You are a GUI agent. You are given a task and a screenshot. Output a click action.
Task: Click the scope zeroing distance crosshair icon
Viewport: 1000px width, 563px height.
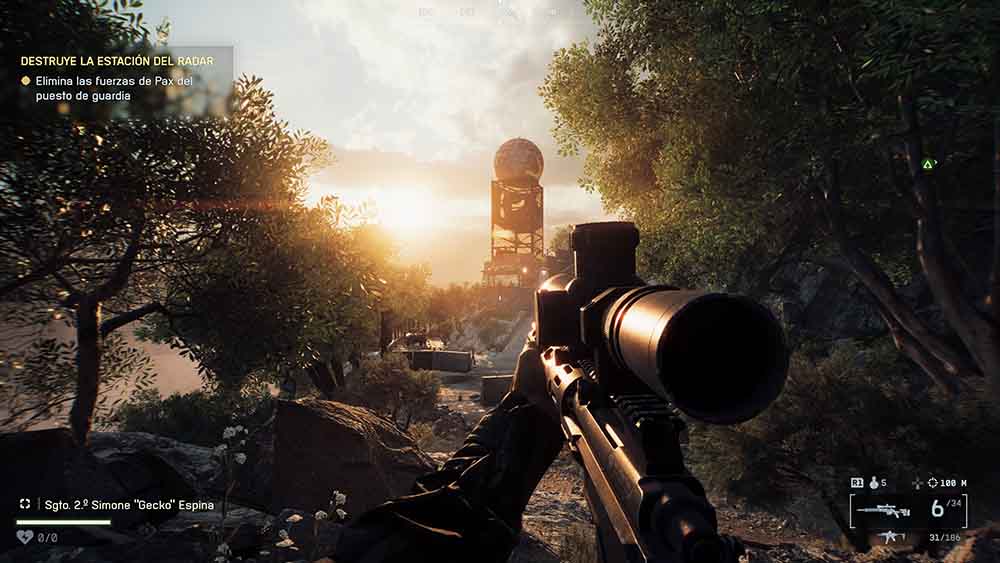932,482
